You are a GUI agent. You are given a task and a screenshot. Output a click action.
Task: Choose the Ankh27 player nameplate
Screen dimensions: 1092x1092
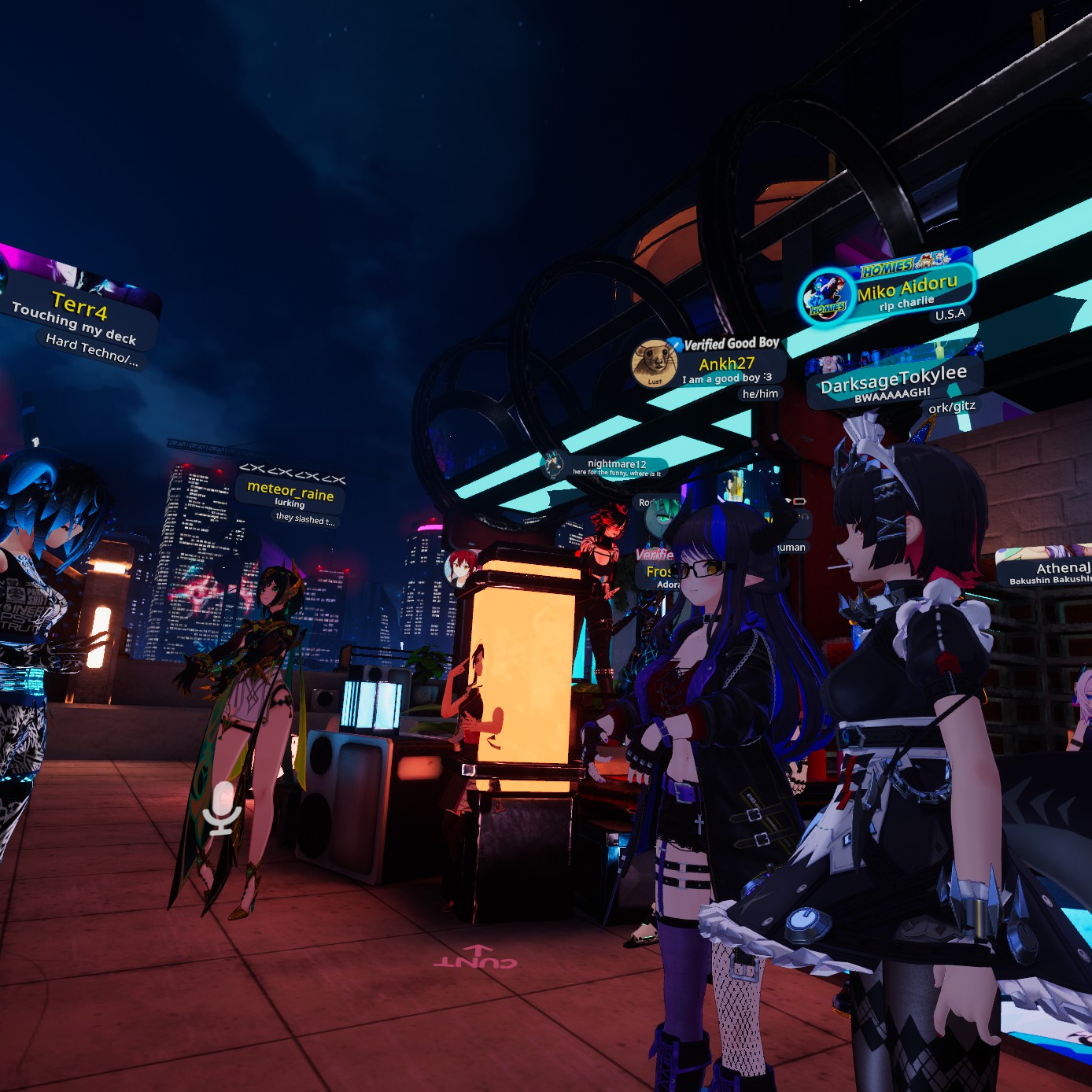pyautogui.click(x=727, y=363)
